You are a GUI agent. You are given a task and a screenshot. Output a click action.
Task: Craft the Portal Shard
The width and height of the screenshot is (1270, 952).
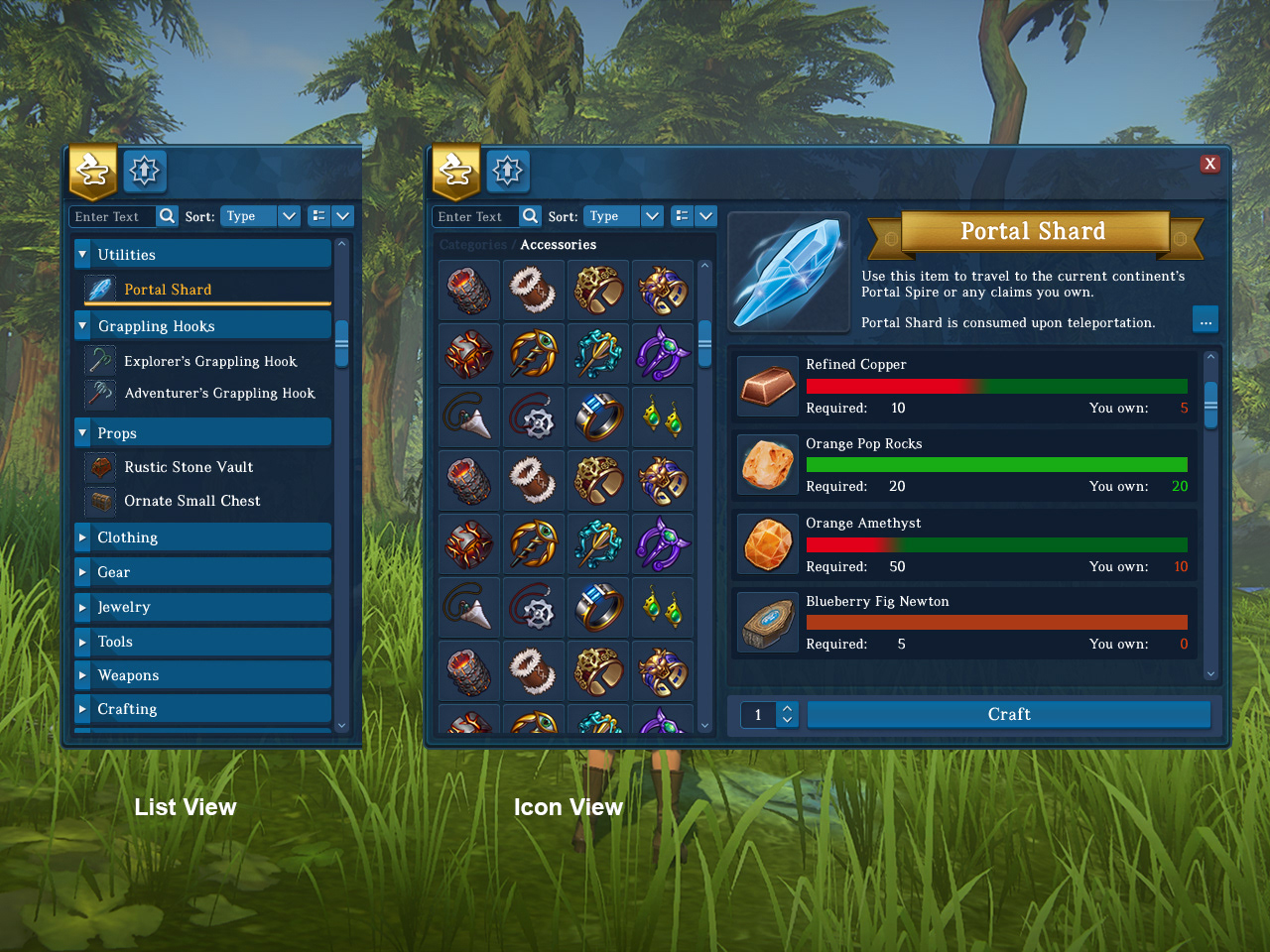(x=1008, y=714)
